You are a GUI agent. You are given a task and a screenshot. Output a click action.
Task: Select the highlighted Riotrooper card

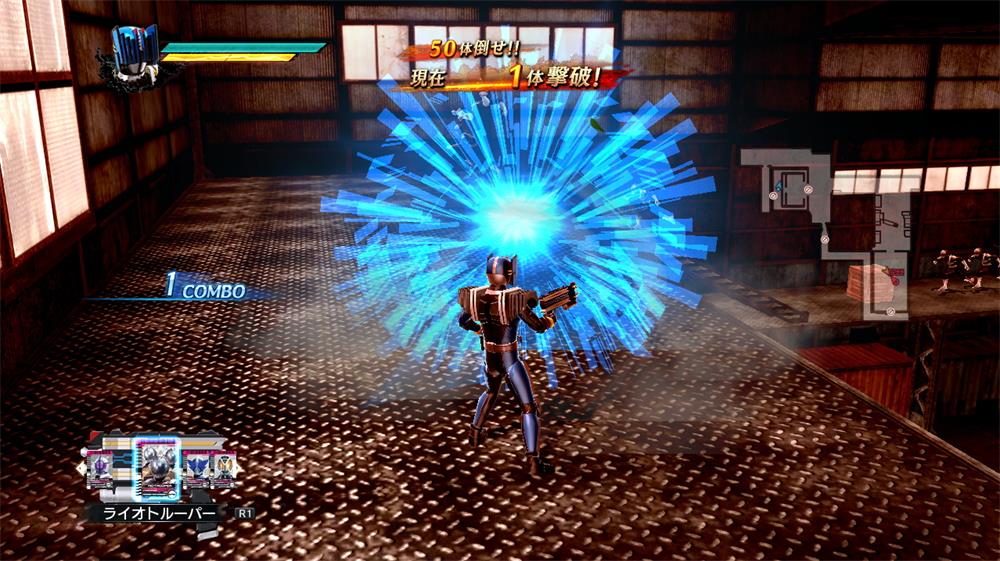[156, 468]
